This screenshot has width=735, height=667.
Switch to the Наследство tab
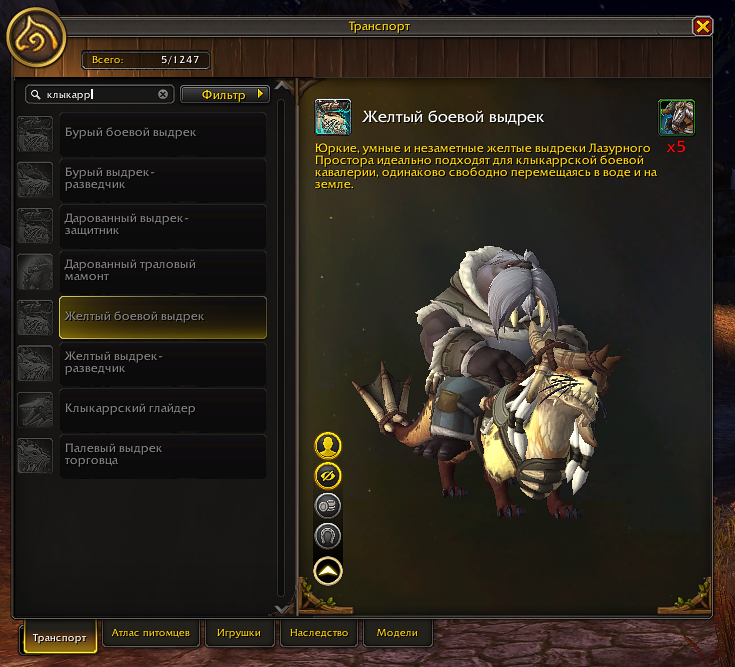point(318,634)
